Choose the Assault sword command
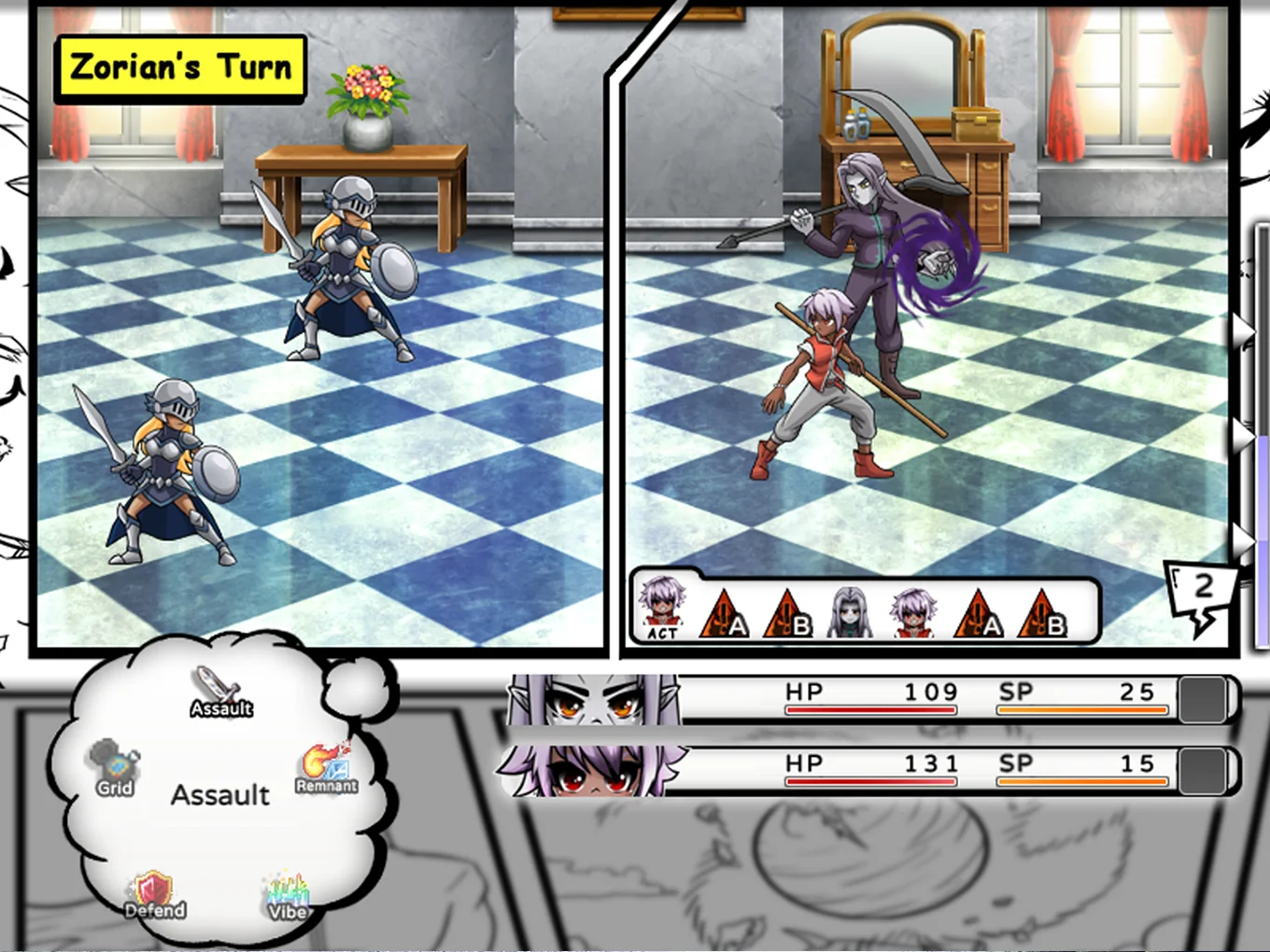 pos(220,692)
